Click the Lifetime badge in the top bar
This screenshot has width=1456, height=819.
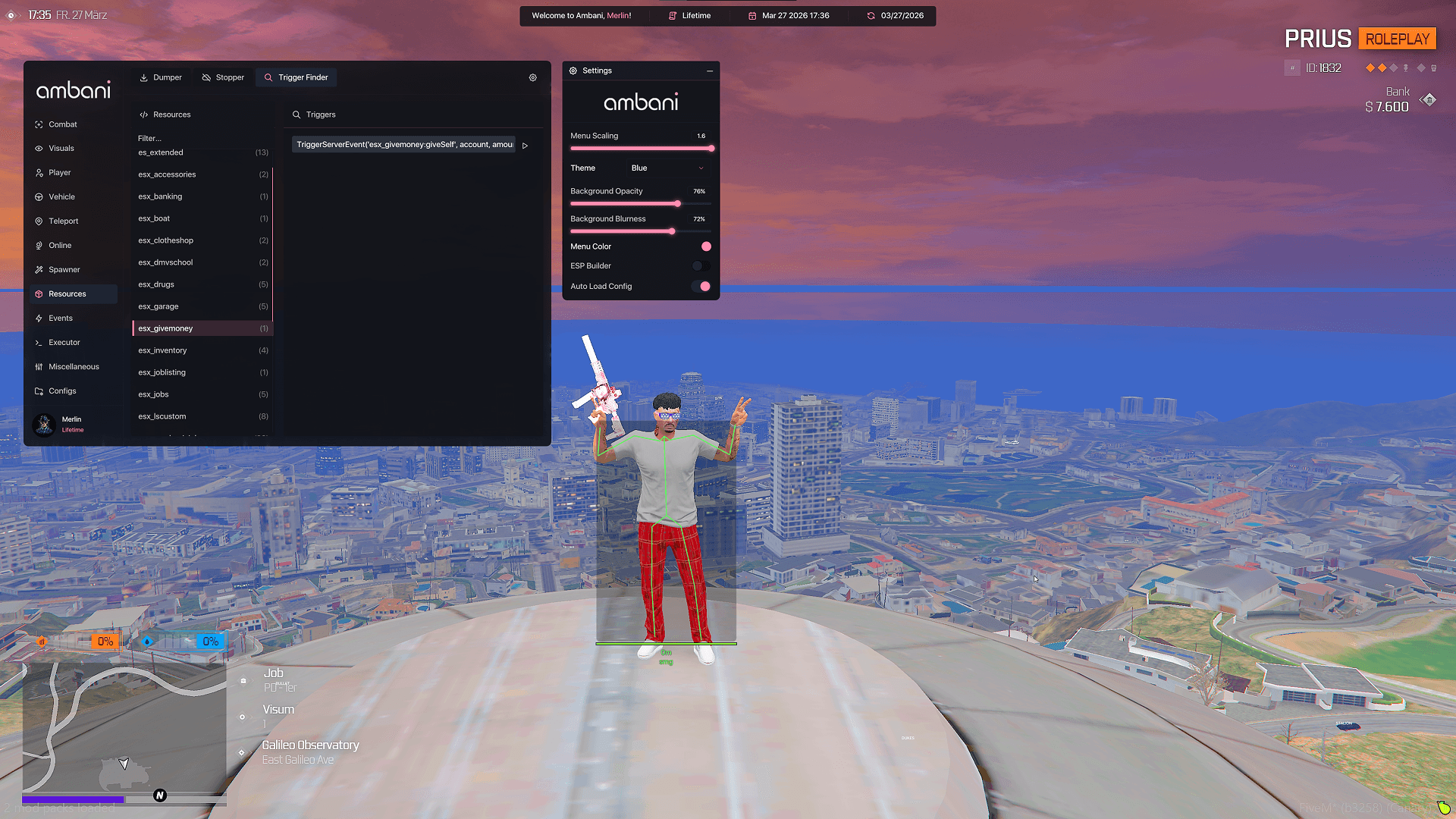coord(695,15)
